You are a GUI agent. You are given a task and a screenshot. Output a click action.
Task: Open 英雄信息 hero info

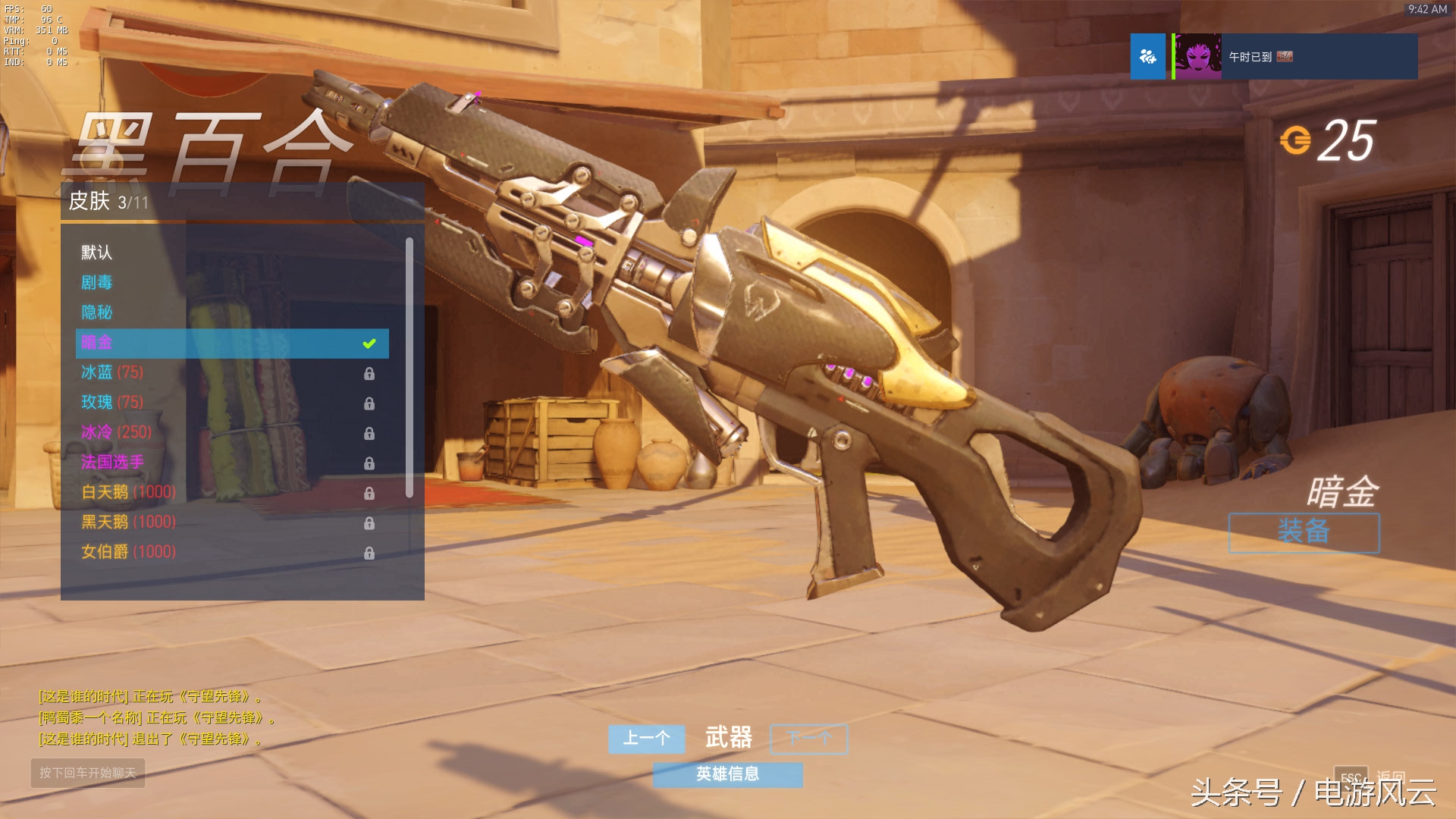727,774
